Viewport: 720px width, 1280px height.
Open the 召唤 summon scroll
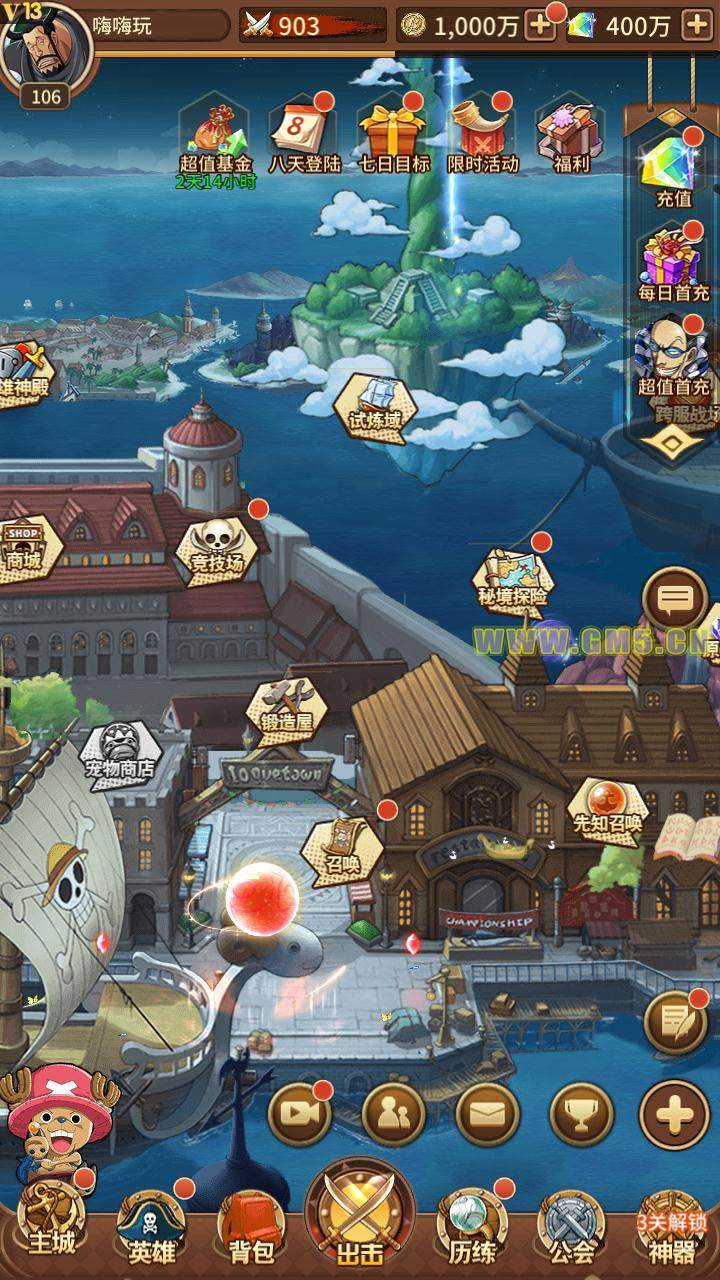click(x=343, y=846)
